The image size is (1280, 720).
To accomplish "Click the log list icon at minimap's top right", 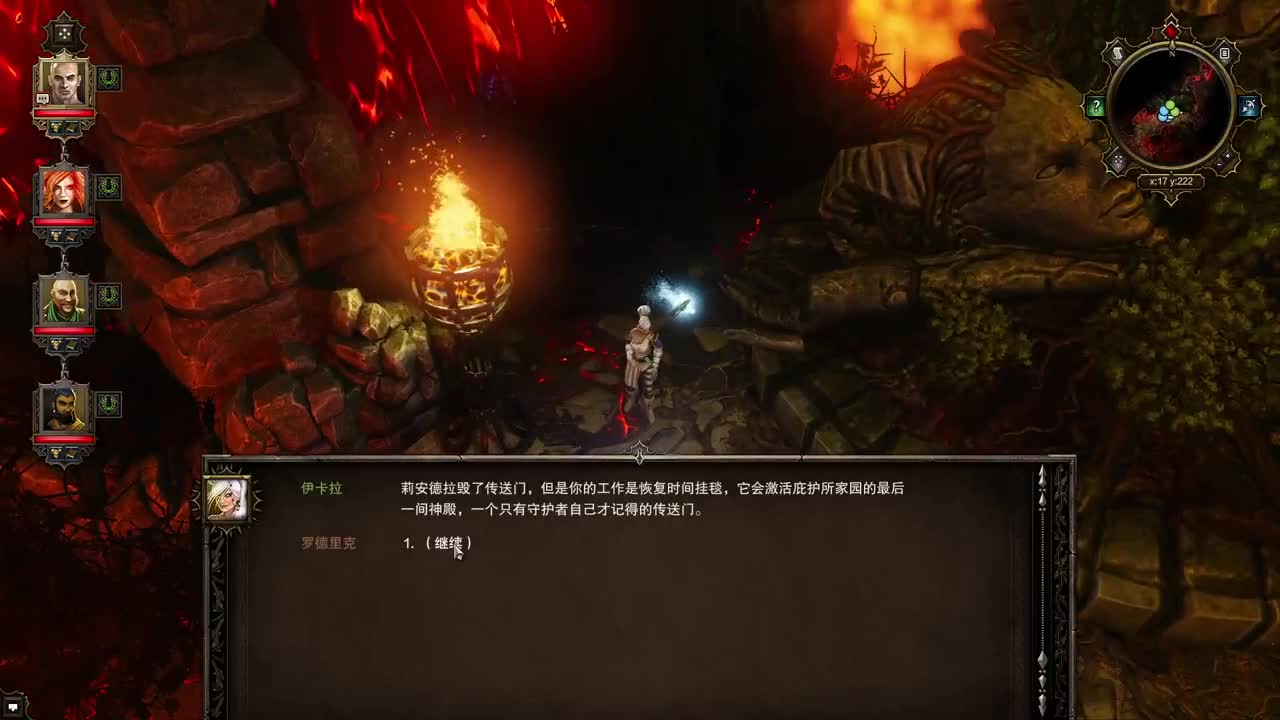I will click(1224, 52).
